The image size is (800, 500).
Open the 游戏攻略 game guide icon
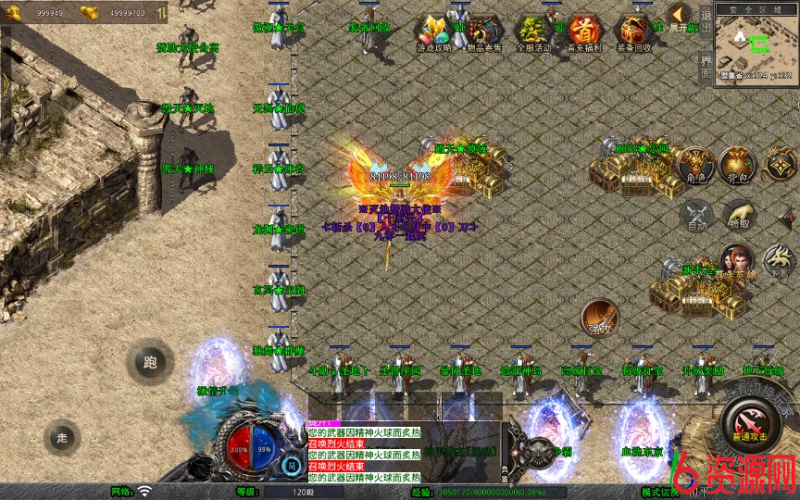(x=435, y=32)
